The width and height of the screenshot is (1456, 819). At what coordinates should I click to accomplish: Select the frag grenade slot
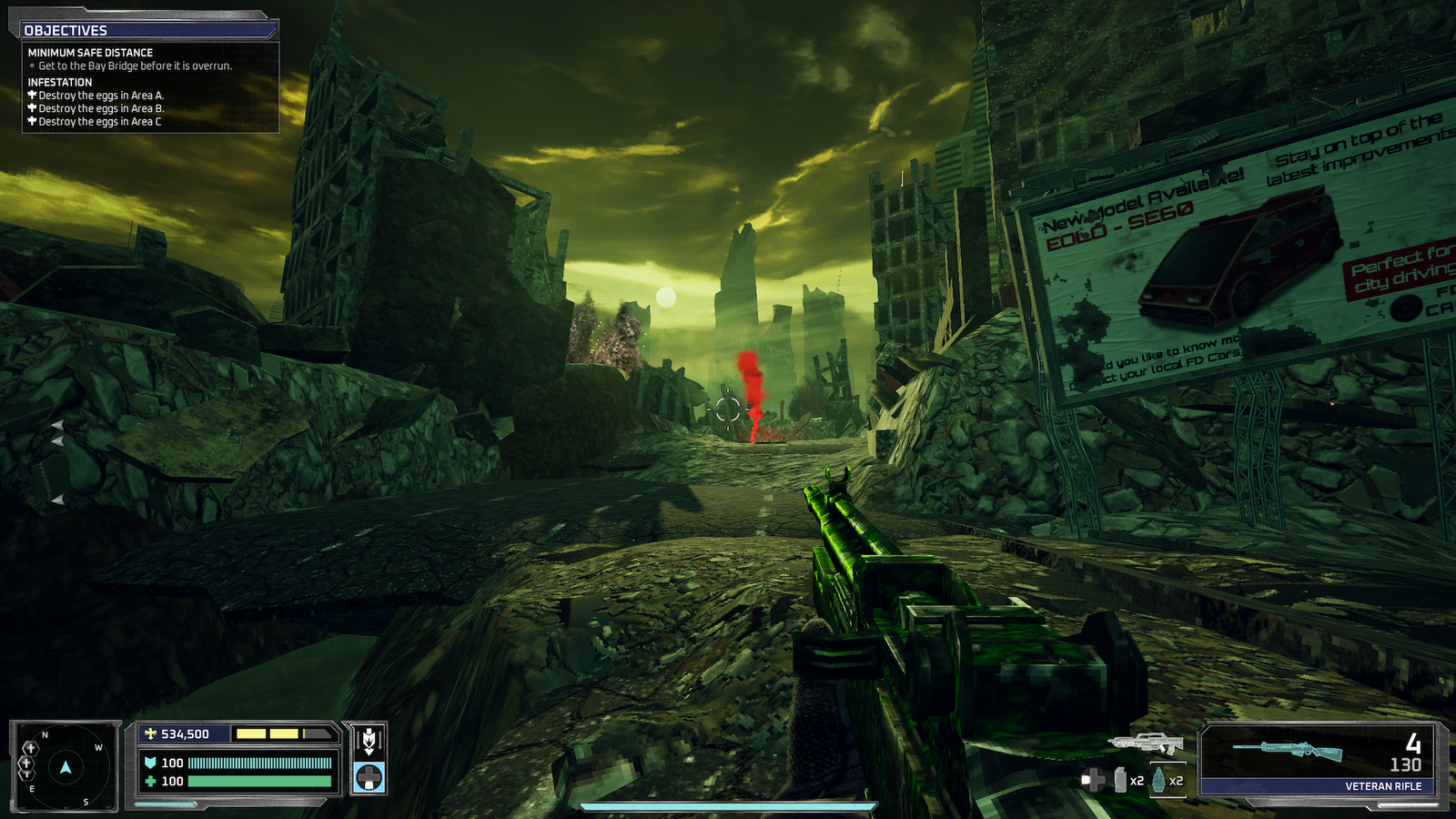pyautogui.click(x=1158, y=780)
